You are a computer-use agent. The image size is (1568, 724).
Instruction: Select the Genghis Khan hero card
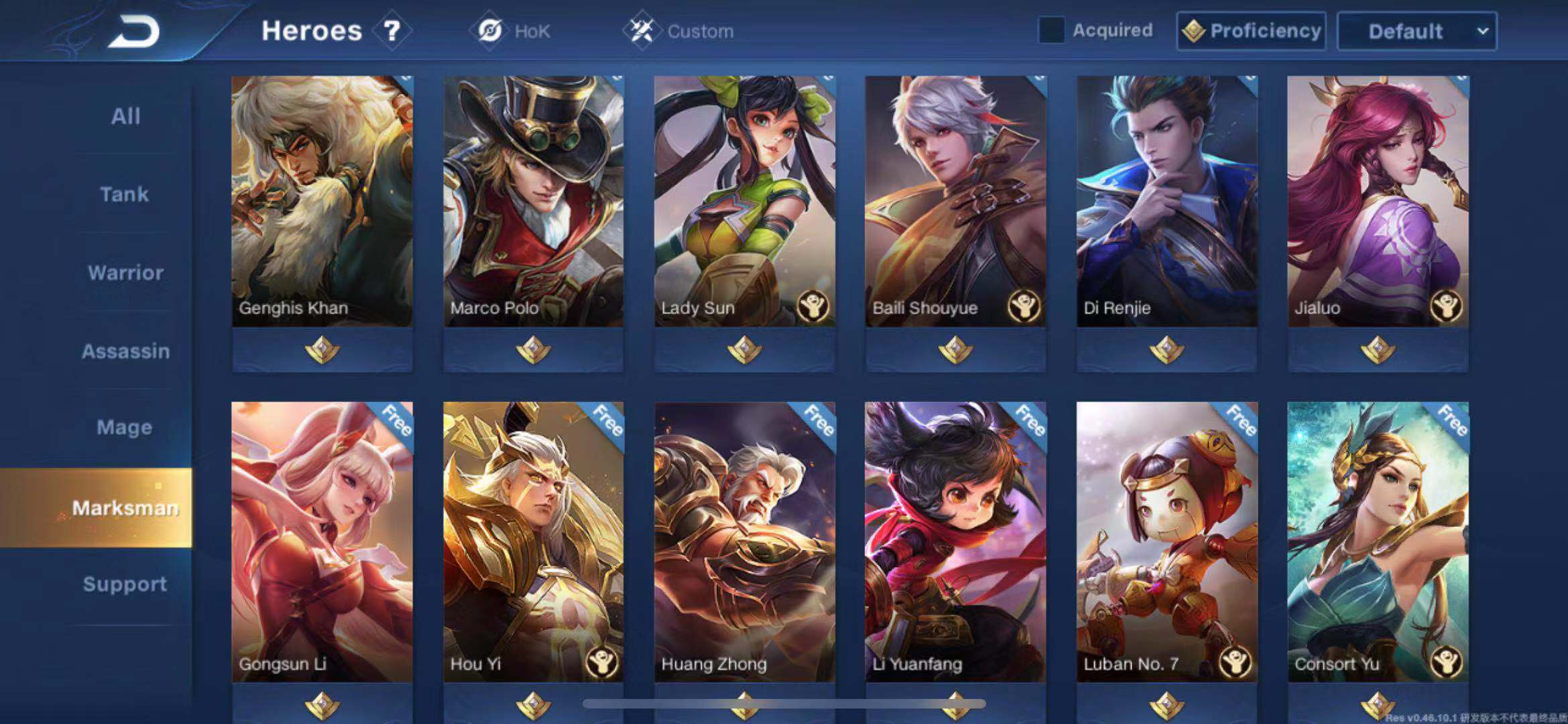(322, 201)
